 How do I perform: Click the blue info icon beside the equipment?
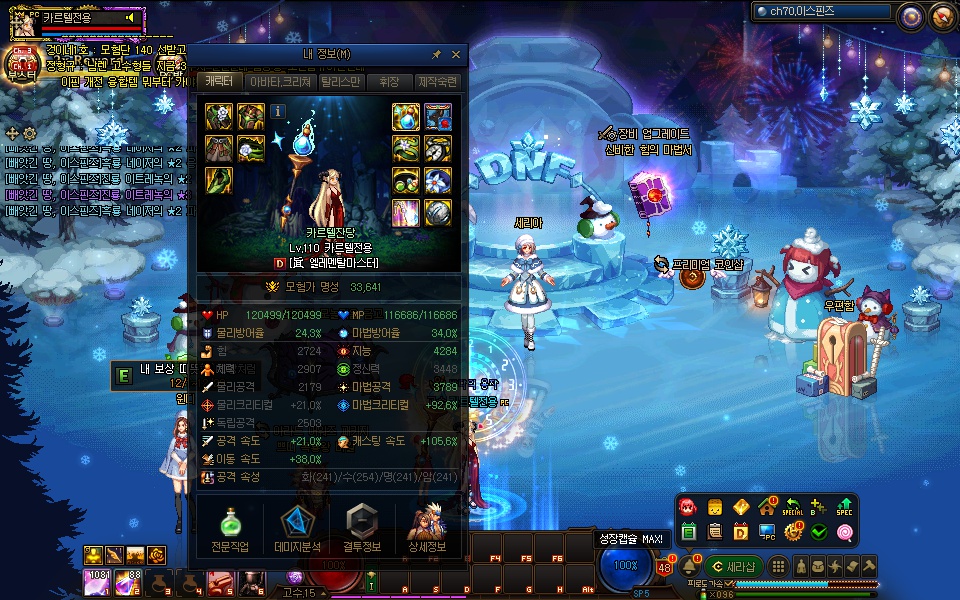pyautogui.click(x=278, y=111)
